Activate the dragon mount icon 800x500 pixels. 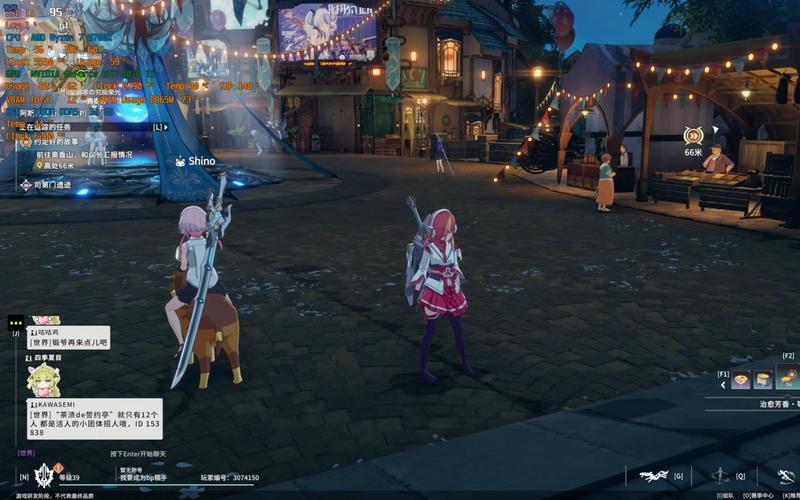[652, 476]
